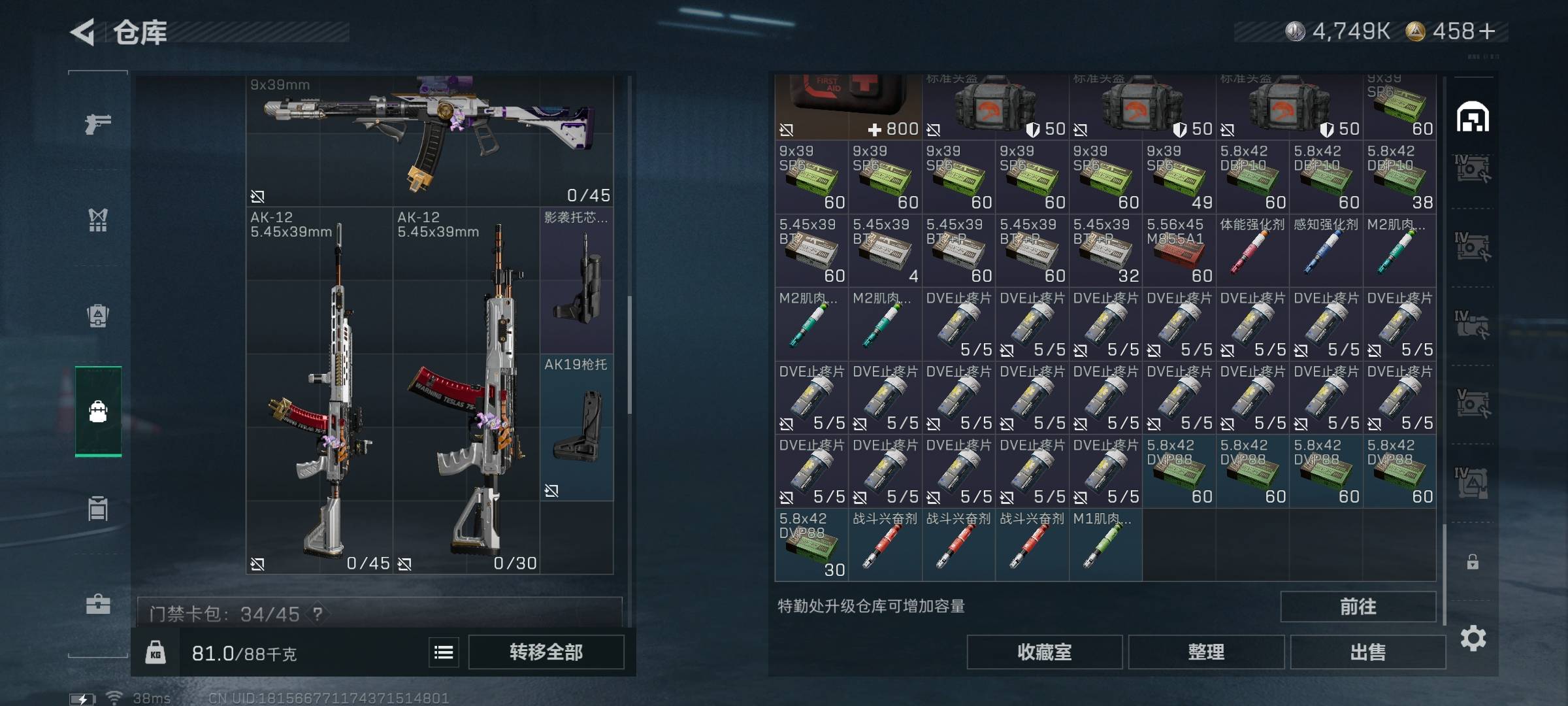Select the first aid kit with 800
The height and width of the screenshot is (706, 1568).
point(848,106)
